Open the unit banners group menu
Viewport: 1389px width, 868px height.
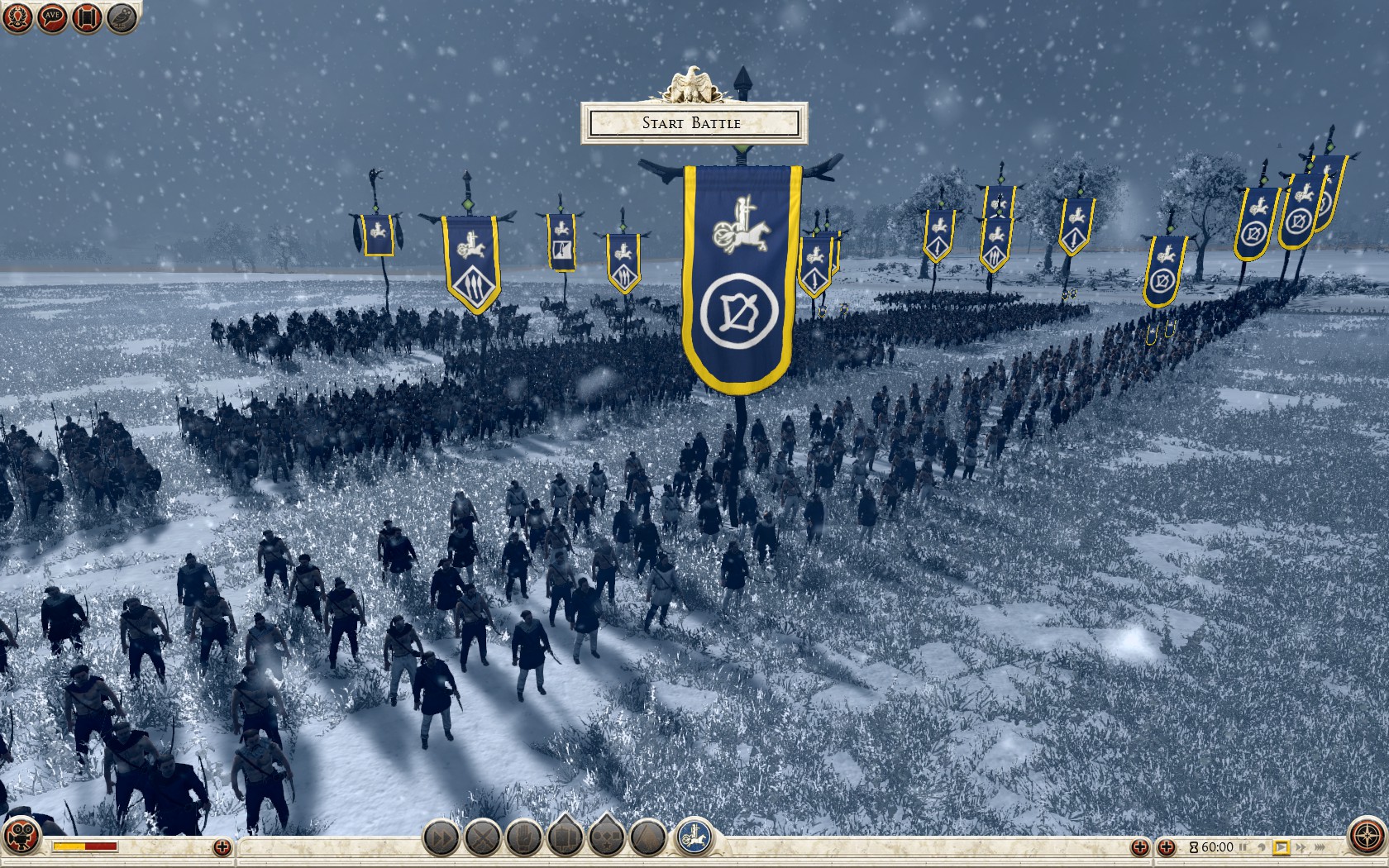(x=566, y=838)
